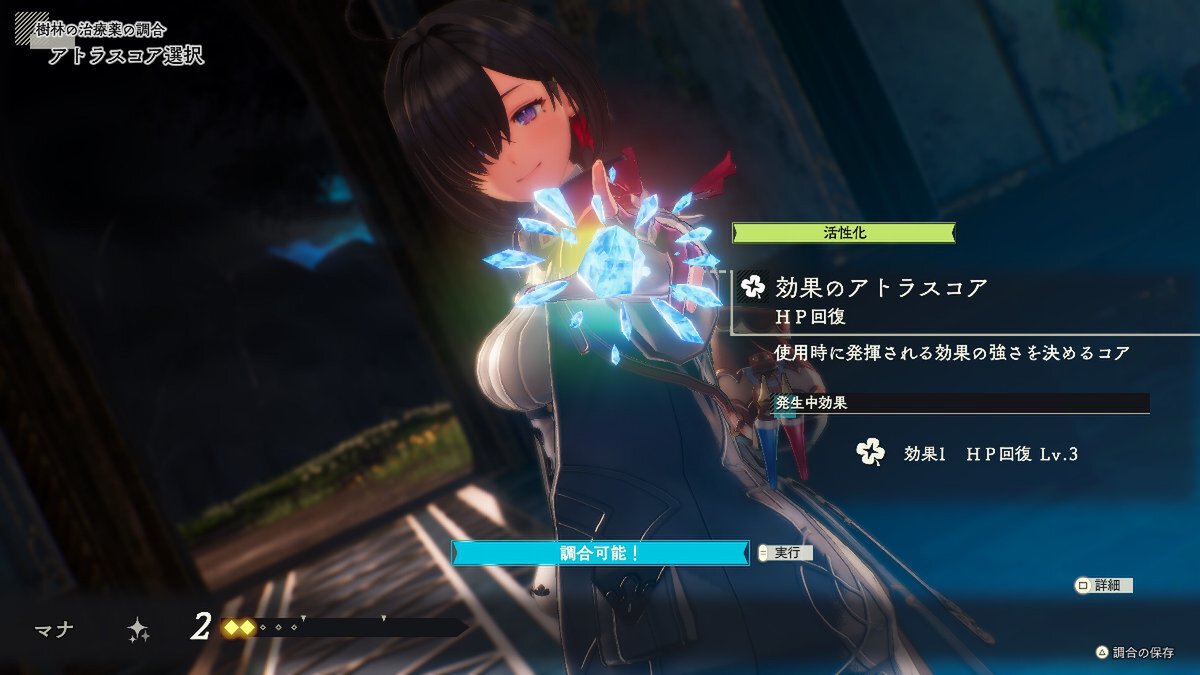This screenshot has width=1200, height=675.
Task: Select the 効果のアトラスコア entry
Action: click(x=880, y=288)
